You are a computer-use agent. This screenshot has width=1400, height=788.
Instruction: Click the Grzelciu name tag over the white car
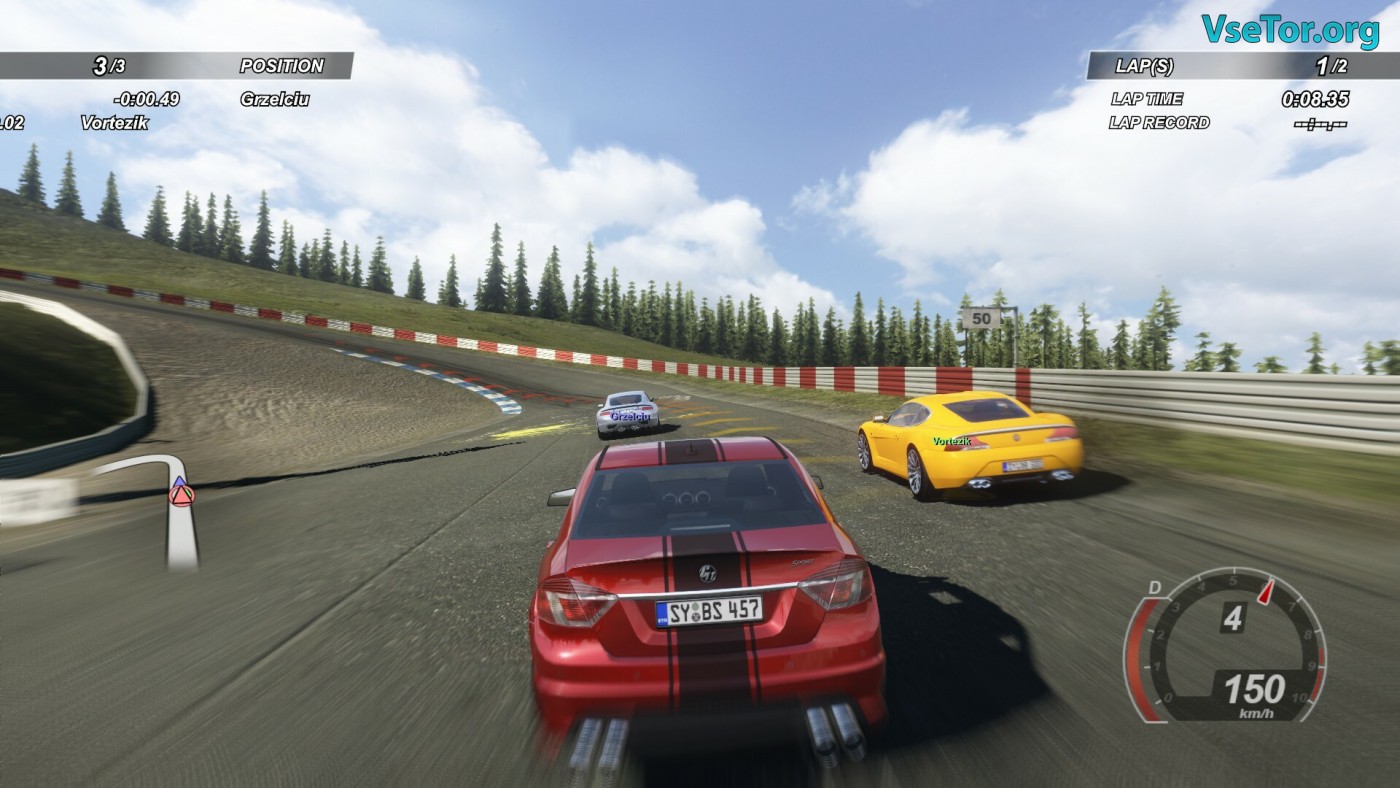[x=629, y=415]
